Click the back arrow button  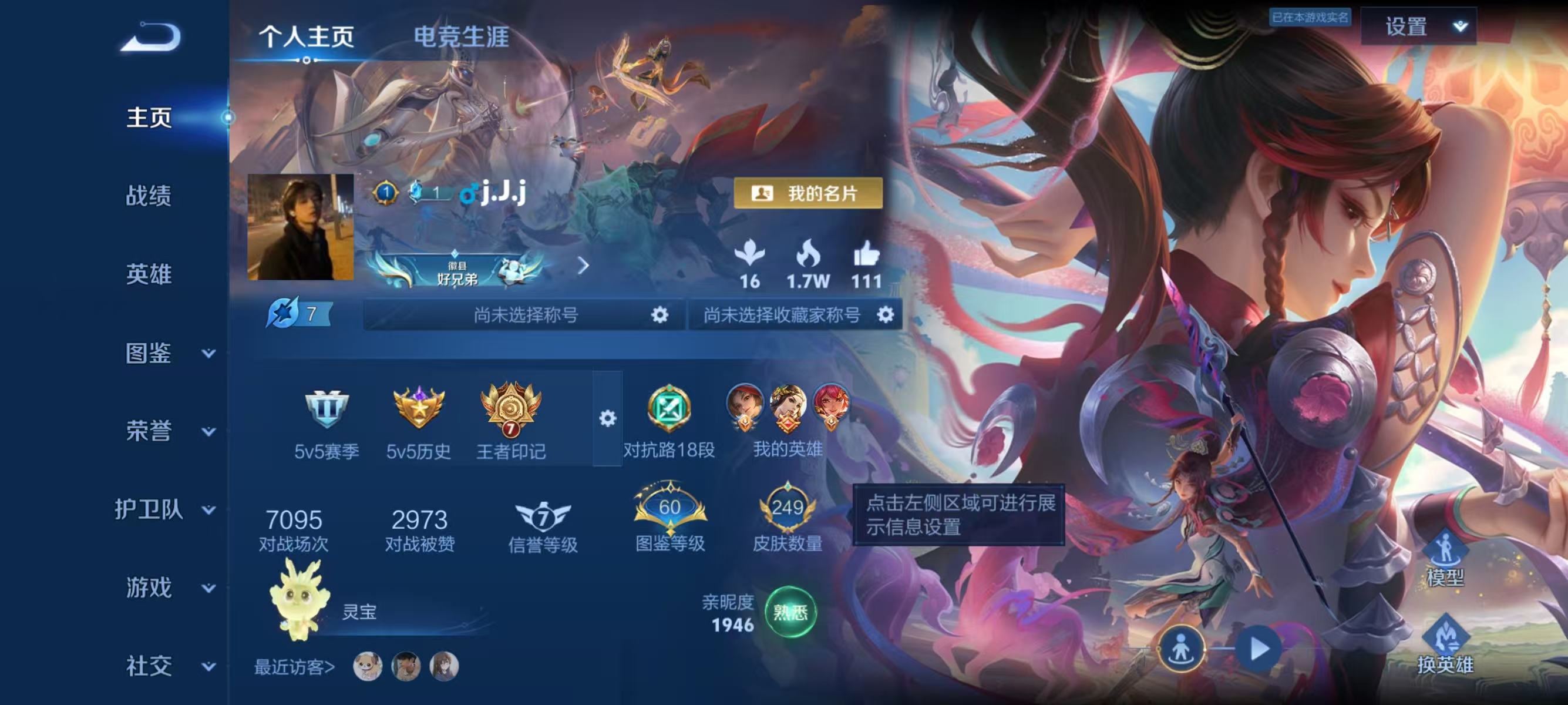[x=151, y=38]
